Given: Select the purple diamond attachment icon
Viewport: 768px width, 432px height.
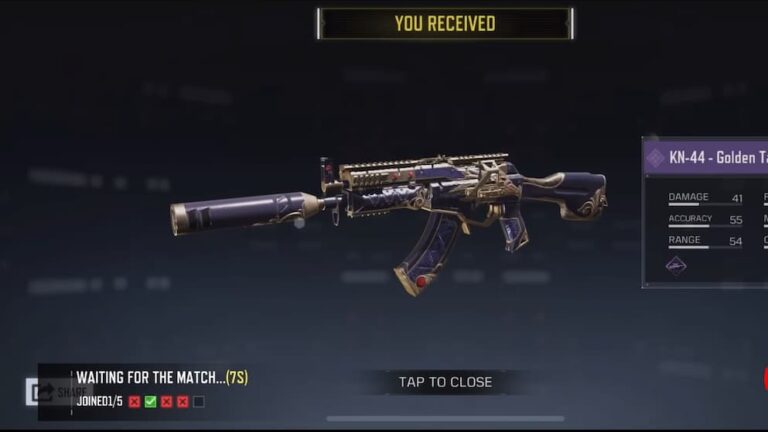Looking at the screenshot, I should pyautogui.click(x=677, y=265).
